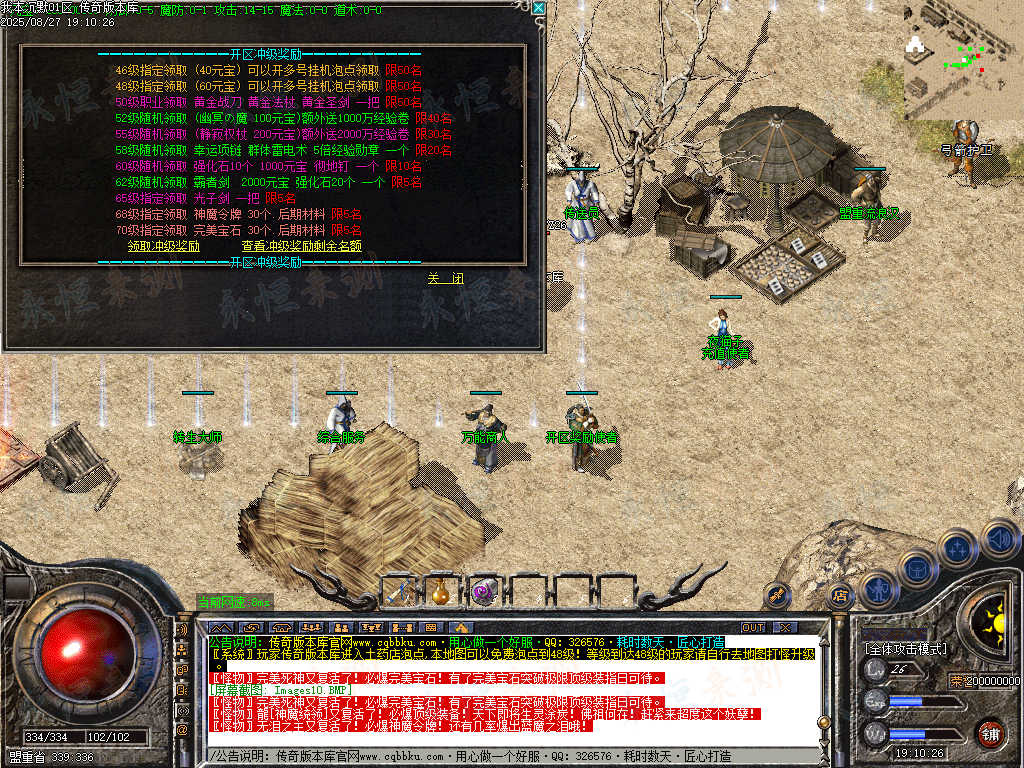Toggle sound with the speaker round button
The width and height of the screenshot is (1024, 768).
click(x=999, y=540)
